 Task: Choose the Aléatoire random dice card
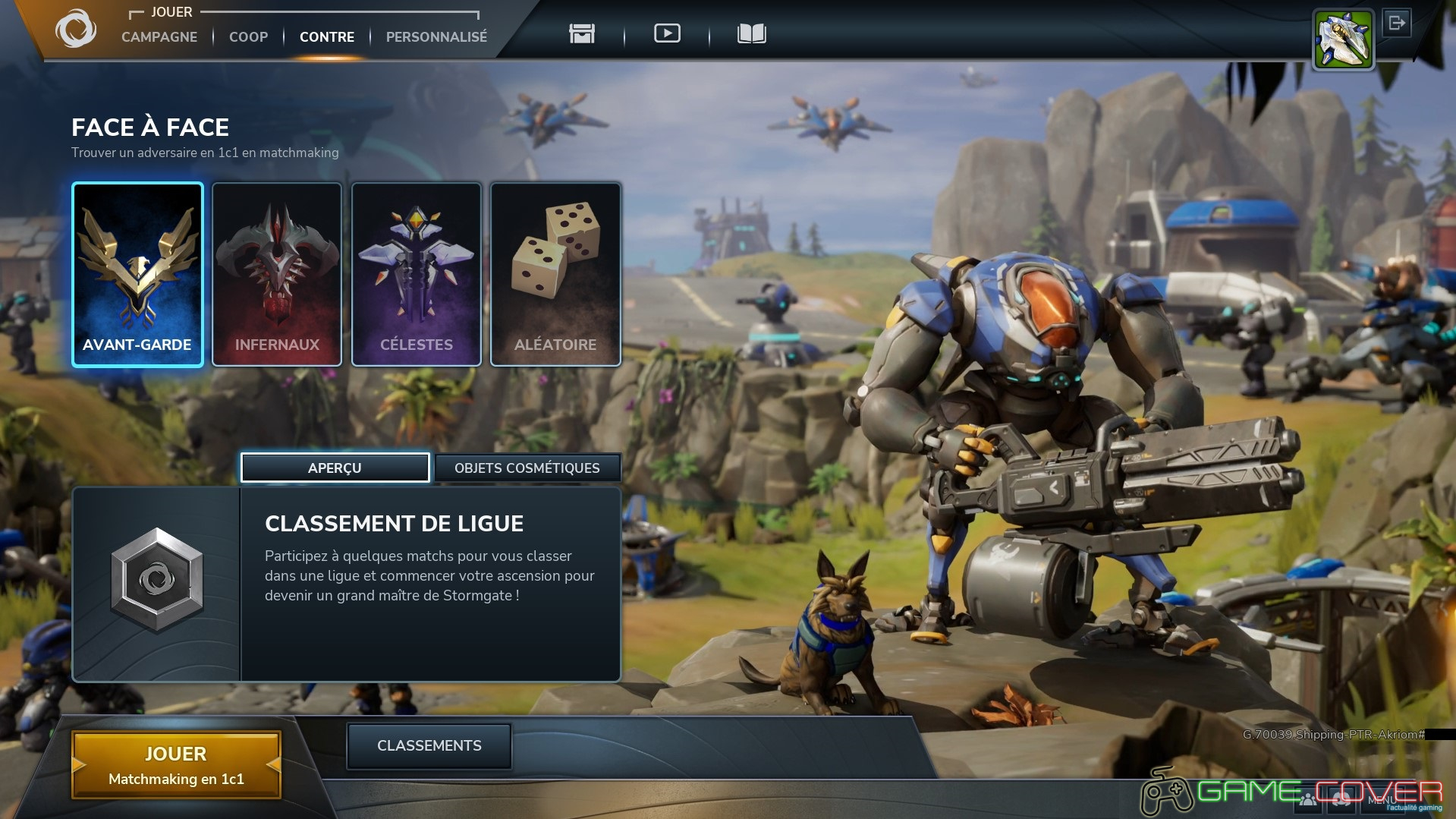555,275
